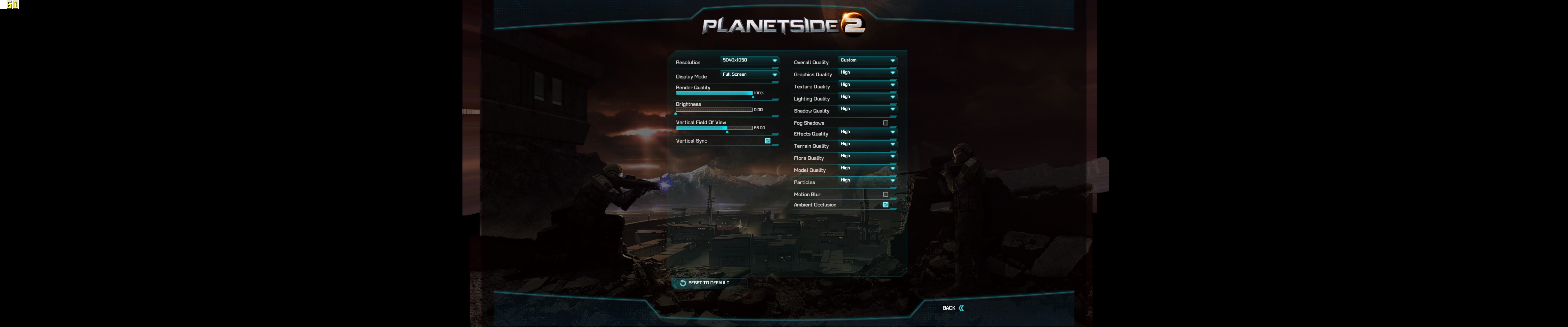Click the double-chevron icon next to Back
Screen dimensions: 1568x327
[962, 309]
